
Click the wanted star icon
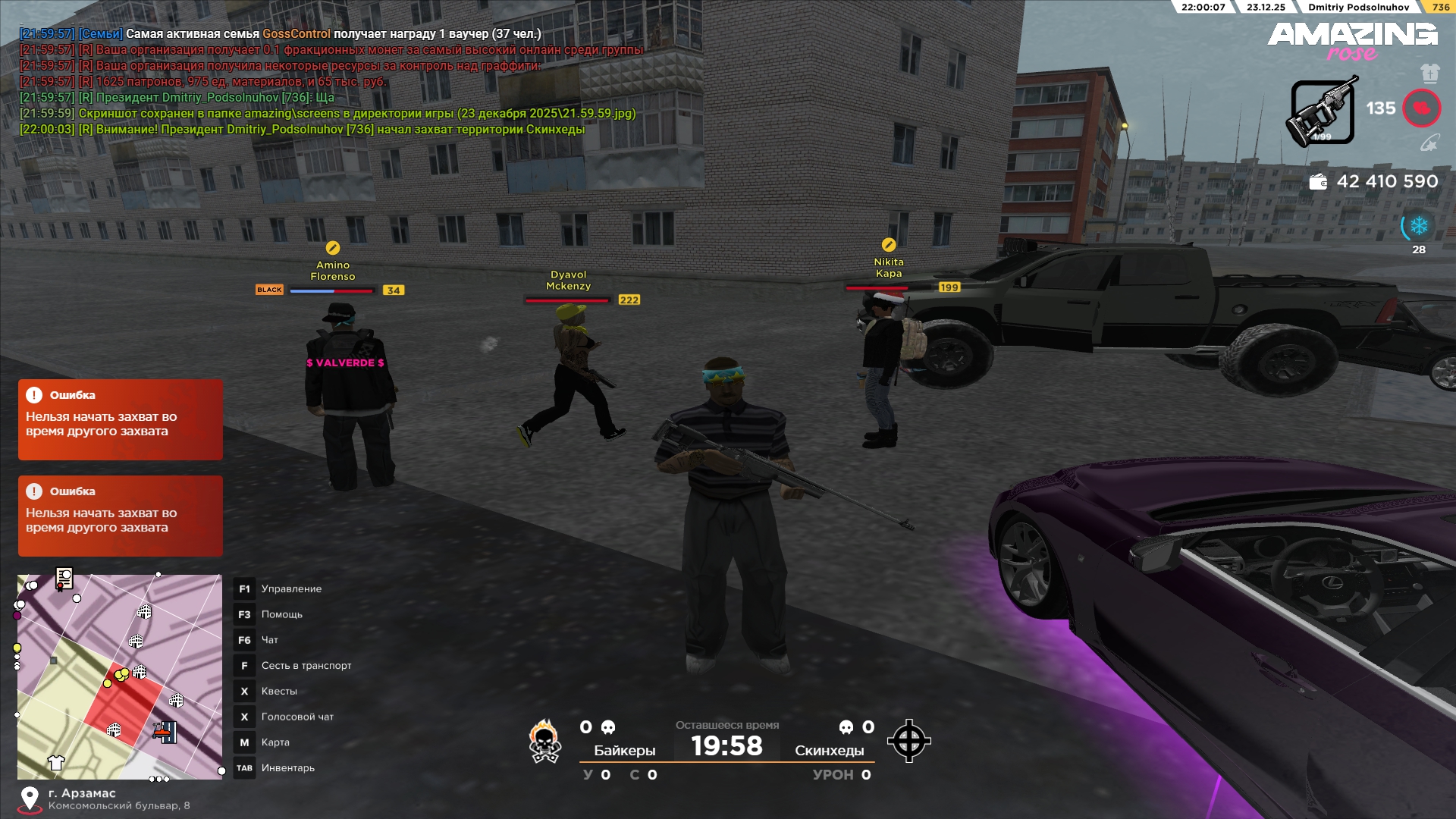1429,143
